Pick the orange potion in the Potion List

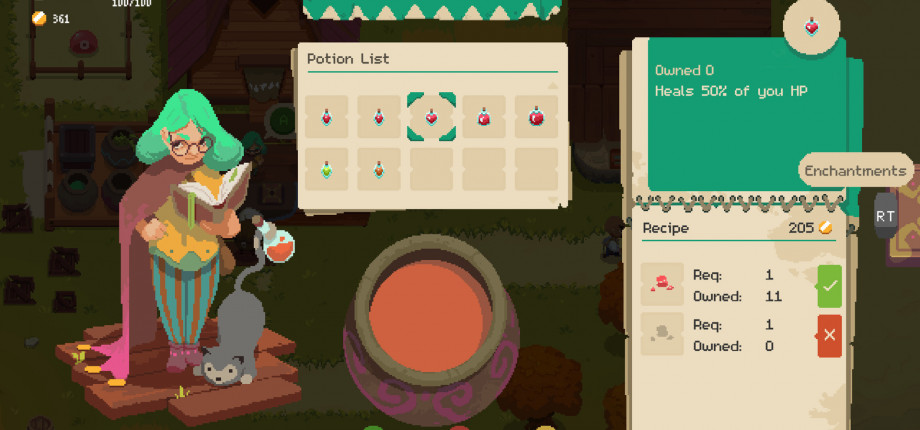pos(379,170)
